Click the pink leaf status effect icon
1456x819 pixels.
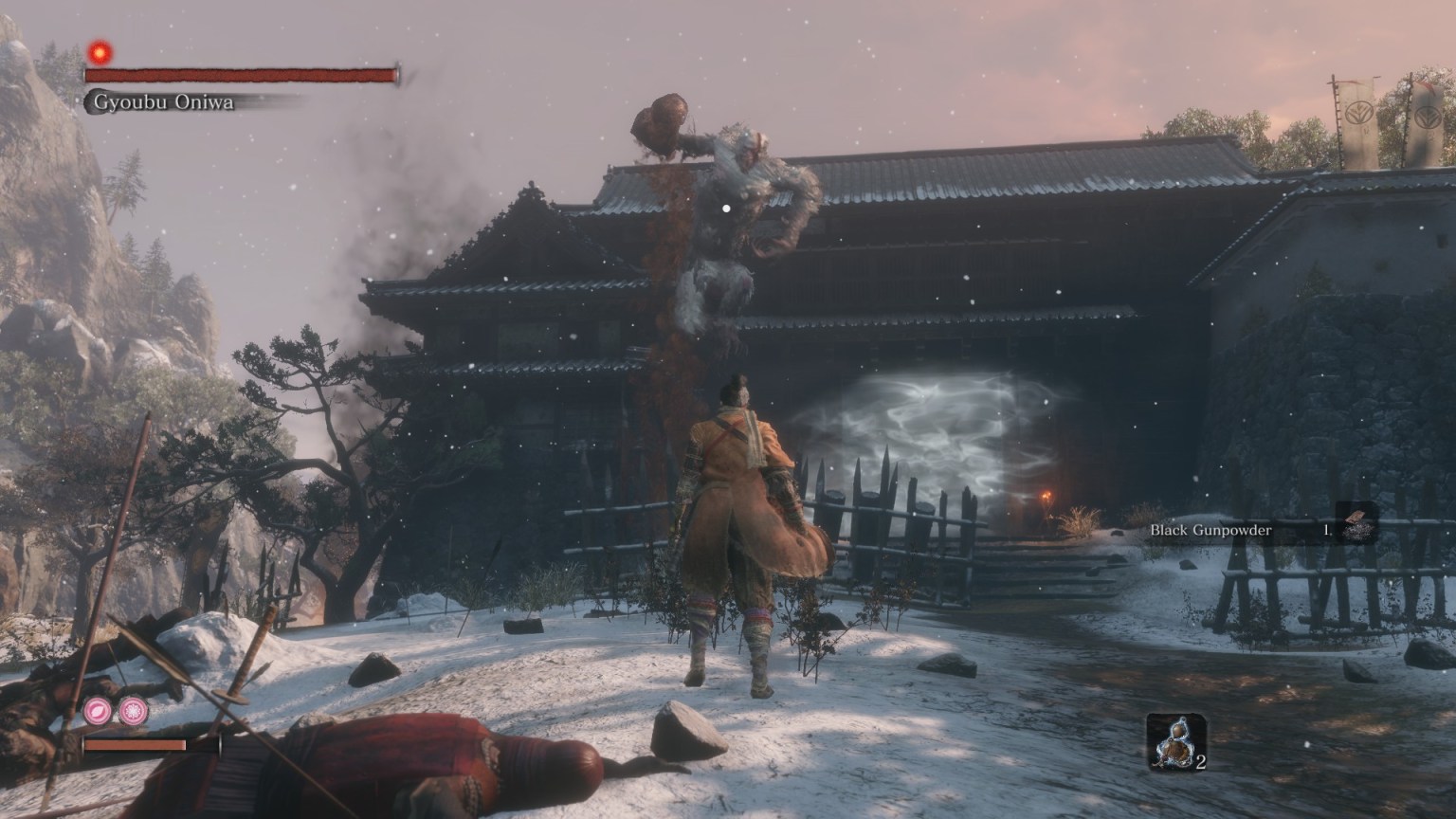[x=97, y=709]
